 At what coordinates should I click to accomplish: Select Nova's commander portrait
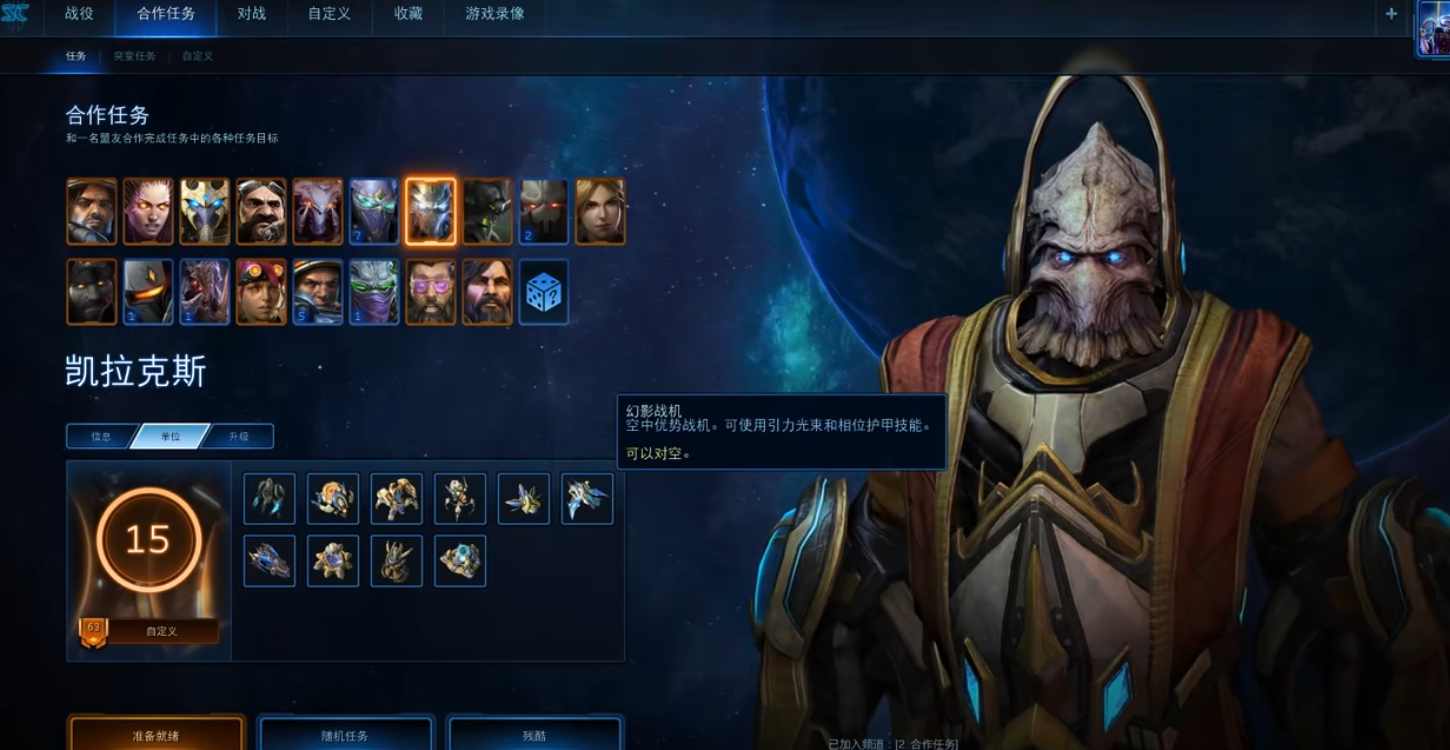point(598,210)
